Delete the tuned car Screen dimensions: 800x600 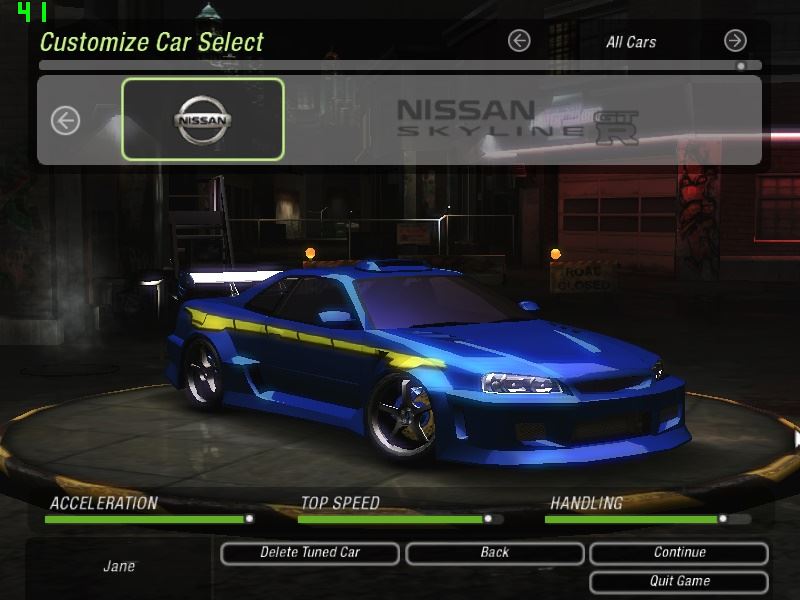tap(310, 553)
